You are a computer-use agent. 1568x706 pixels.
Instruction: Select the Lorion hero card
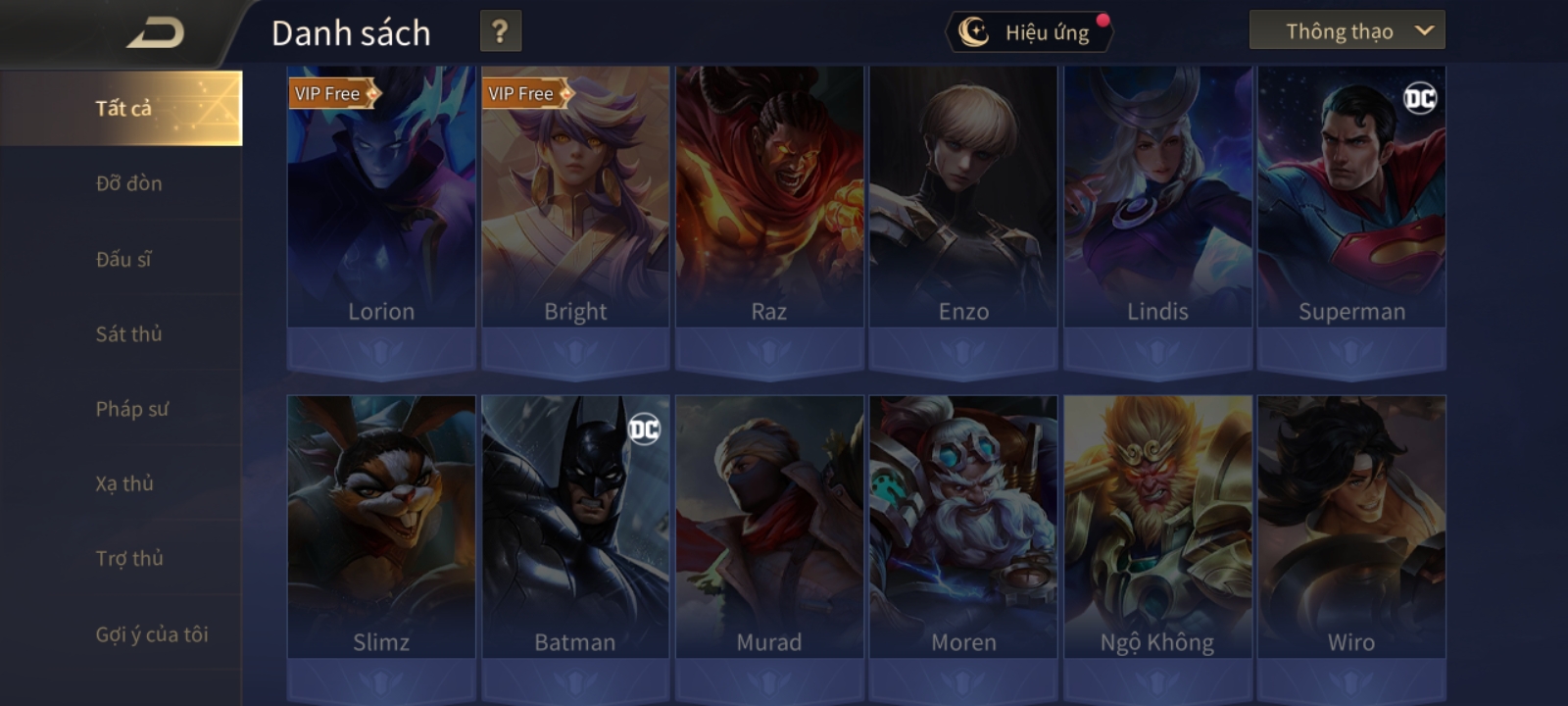tap(381, 196)
